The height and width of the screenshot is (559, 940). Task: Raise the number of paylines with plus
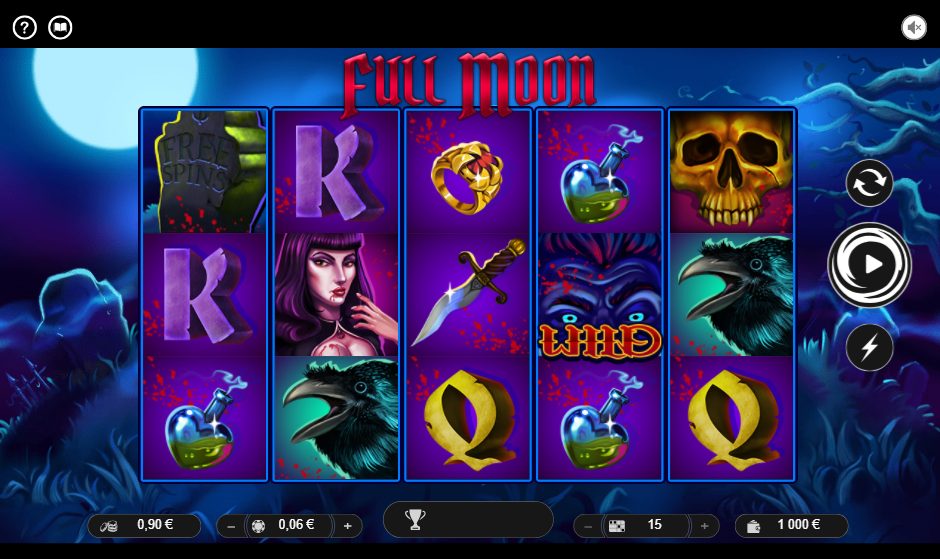705,525
